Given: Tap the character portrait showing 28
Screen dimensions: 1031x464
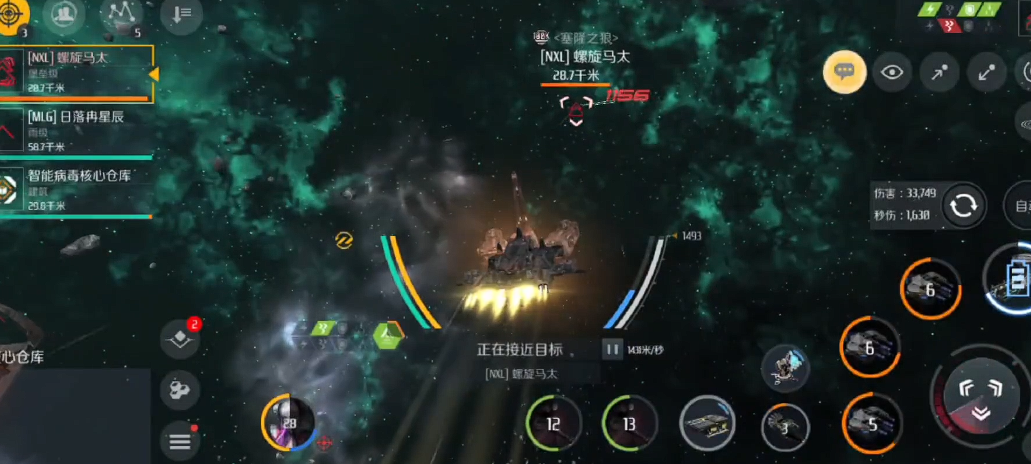Looking at the screenshot, I should pos(288,423).
